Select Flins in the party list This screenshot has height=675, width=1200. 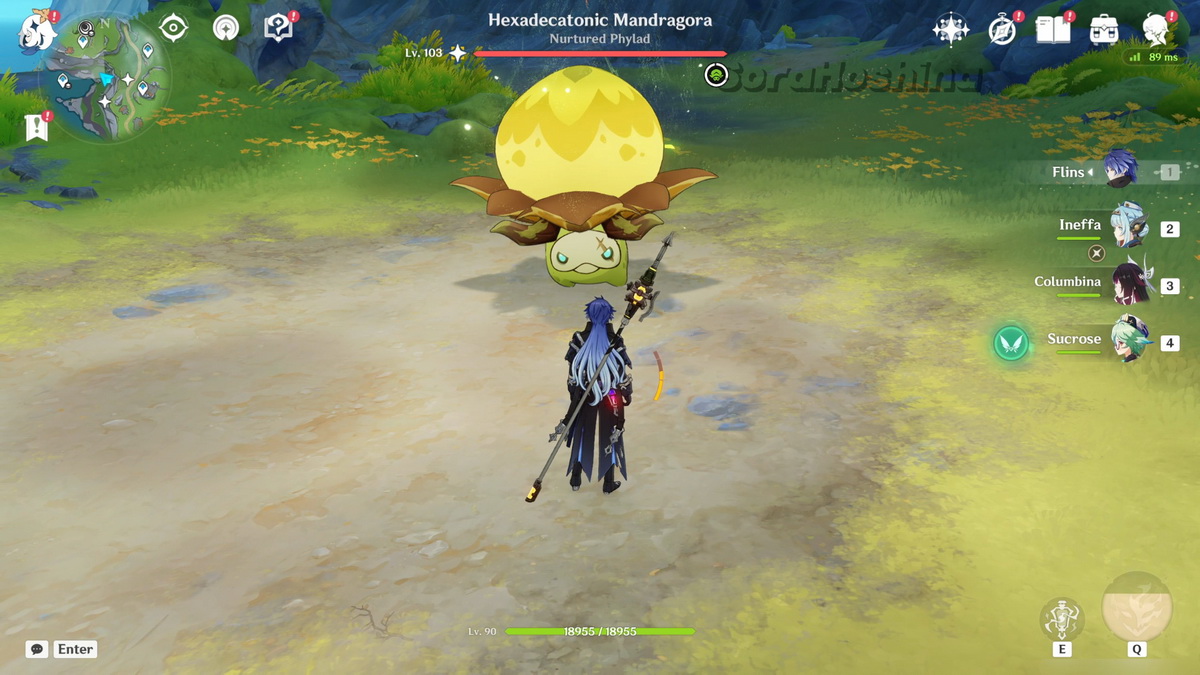pyautogui.click(x=1120, y=171)
